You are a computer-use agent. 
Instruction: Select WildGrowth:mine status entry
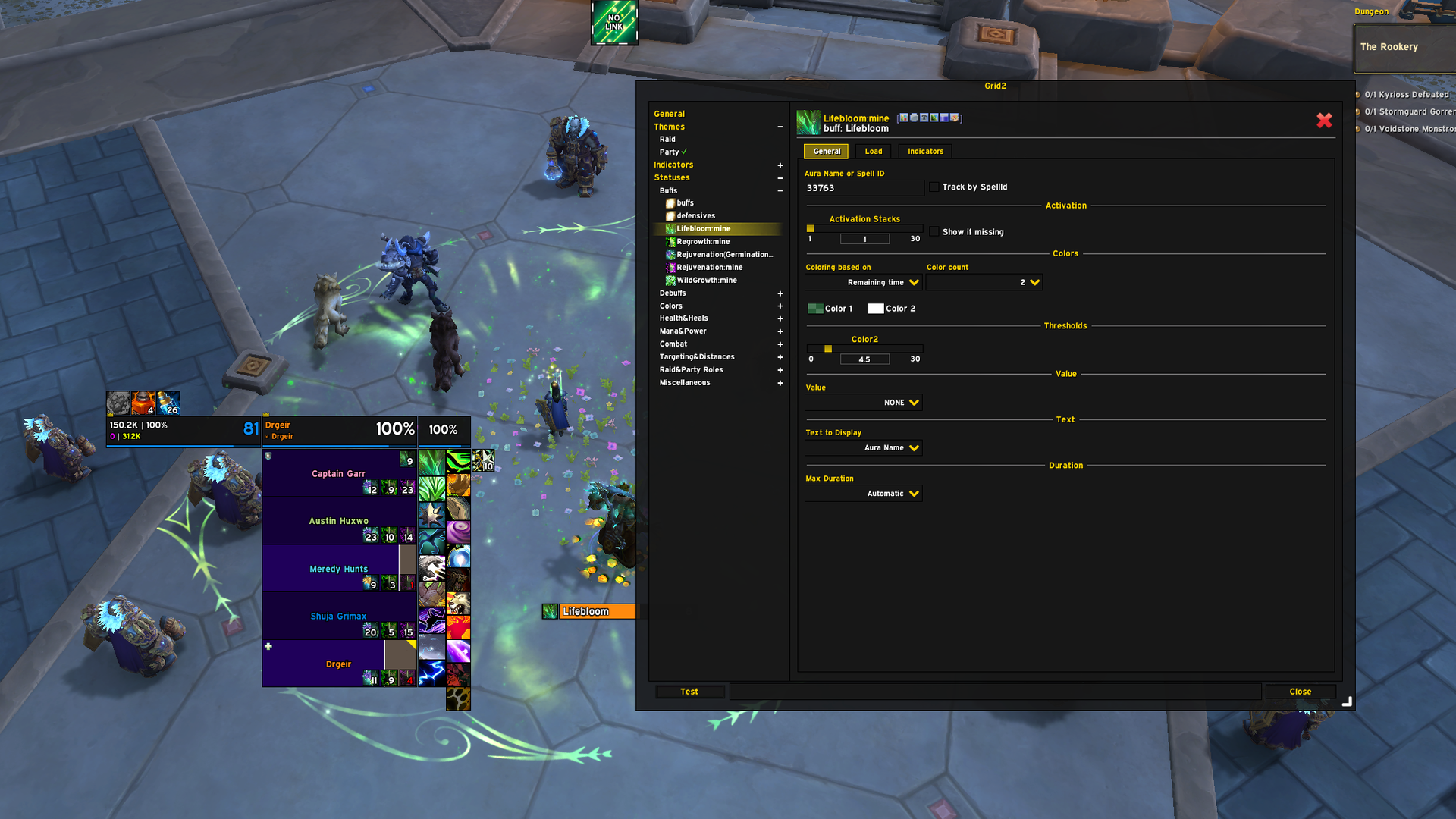coord(706,281)
